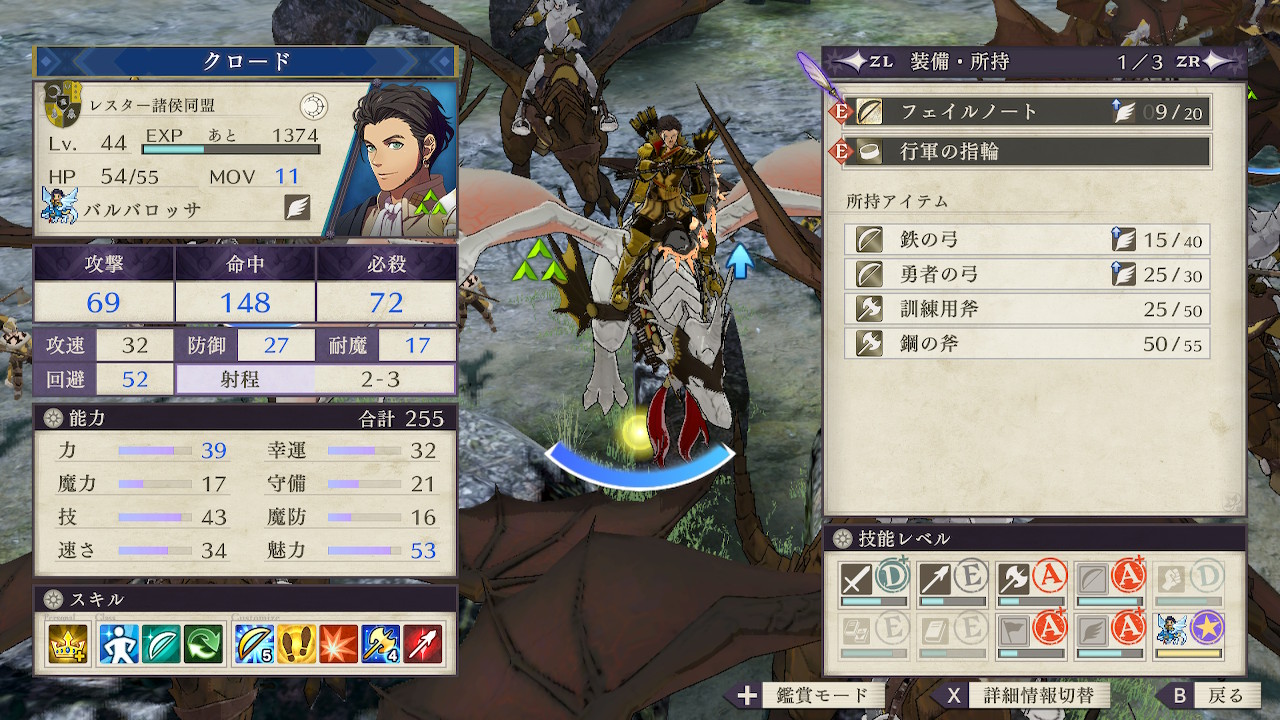The image size is (1280, 720).
Task: Inspect the バルバロッサ class label
Action: (x=145, y=209)
